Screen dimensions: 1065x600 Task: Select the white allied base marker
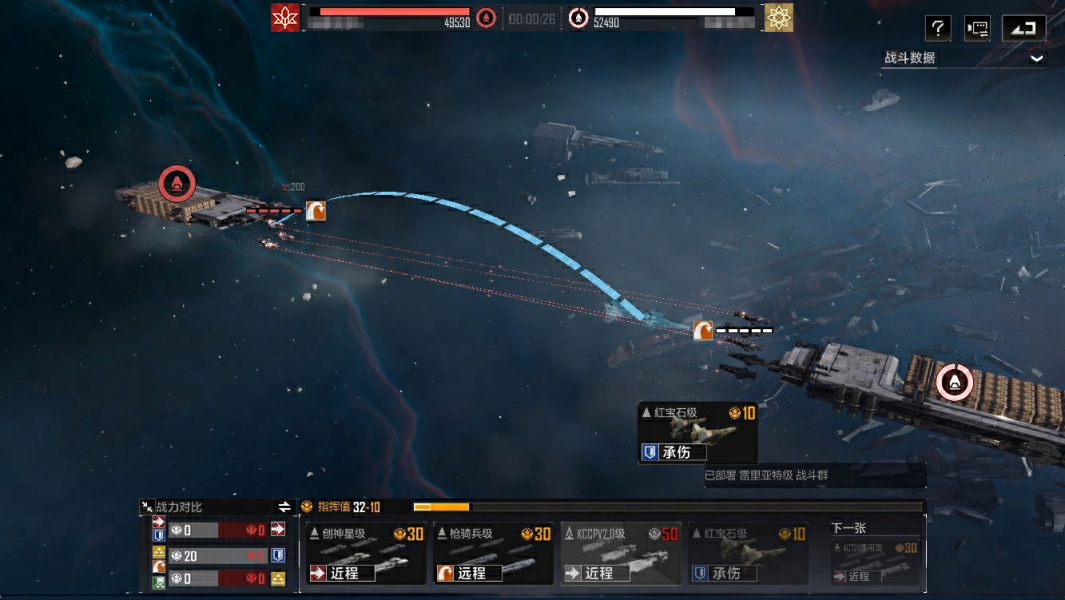(954, 381)
